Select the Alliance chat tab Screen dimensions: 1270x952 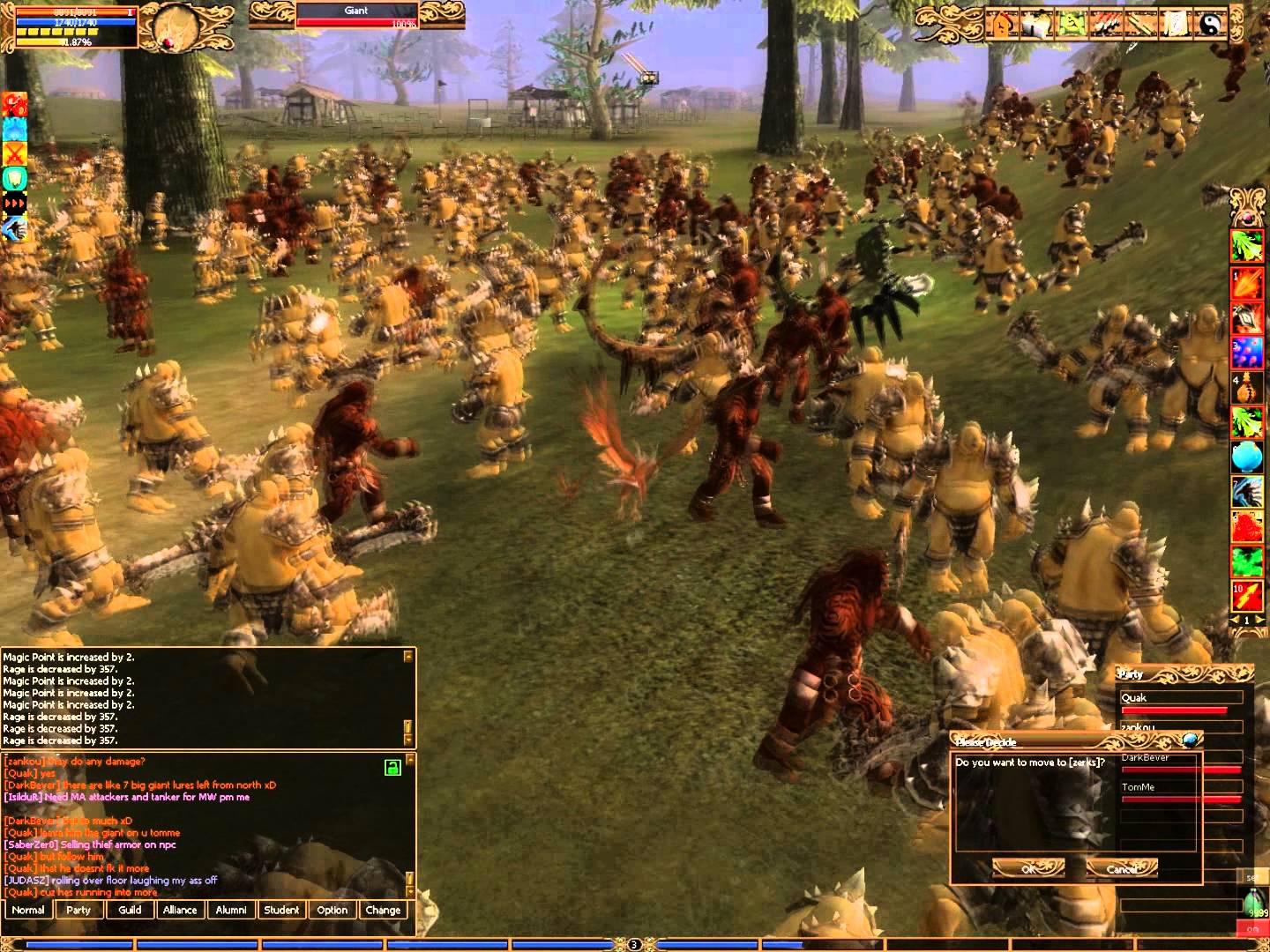click(180, 910)
